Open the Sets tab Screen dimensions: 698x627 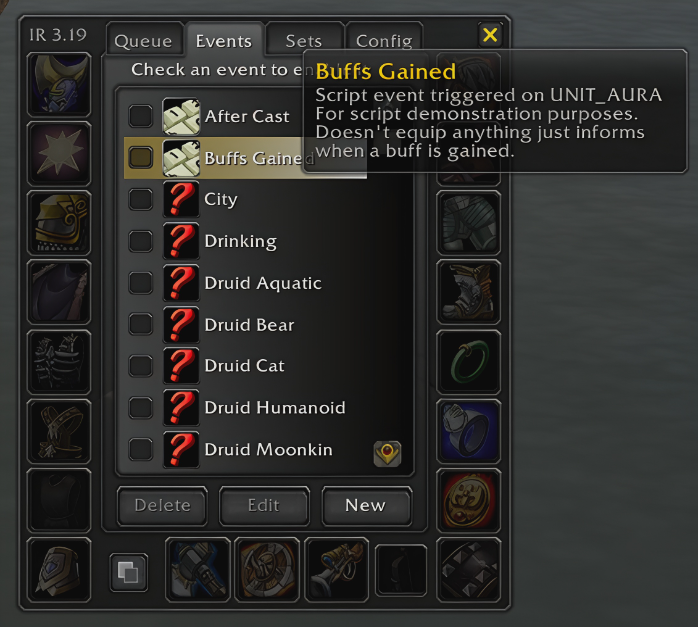tap(304, 41)
